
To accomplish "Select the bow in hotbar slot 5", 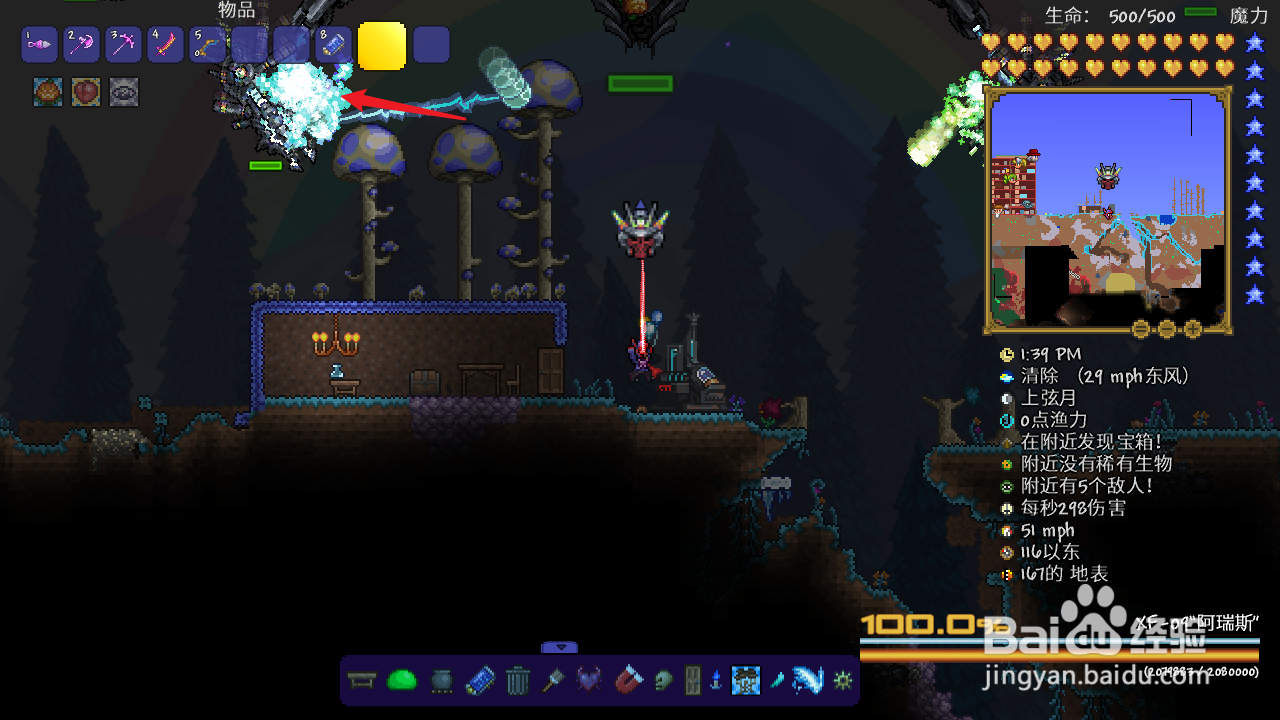I will click(x=206, y=45).
